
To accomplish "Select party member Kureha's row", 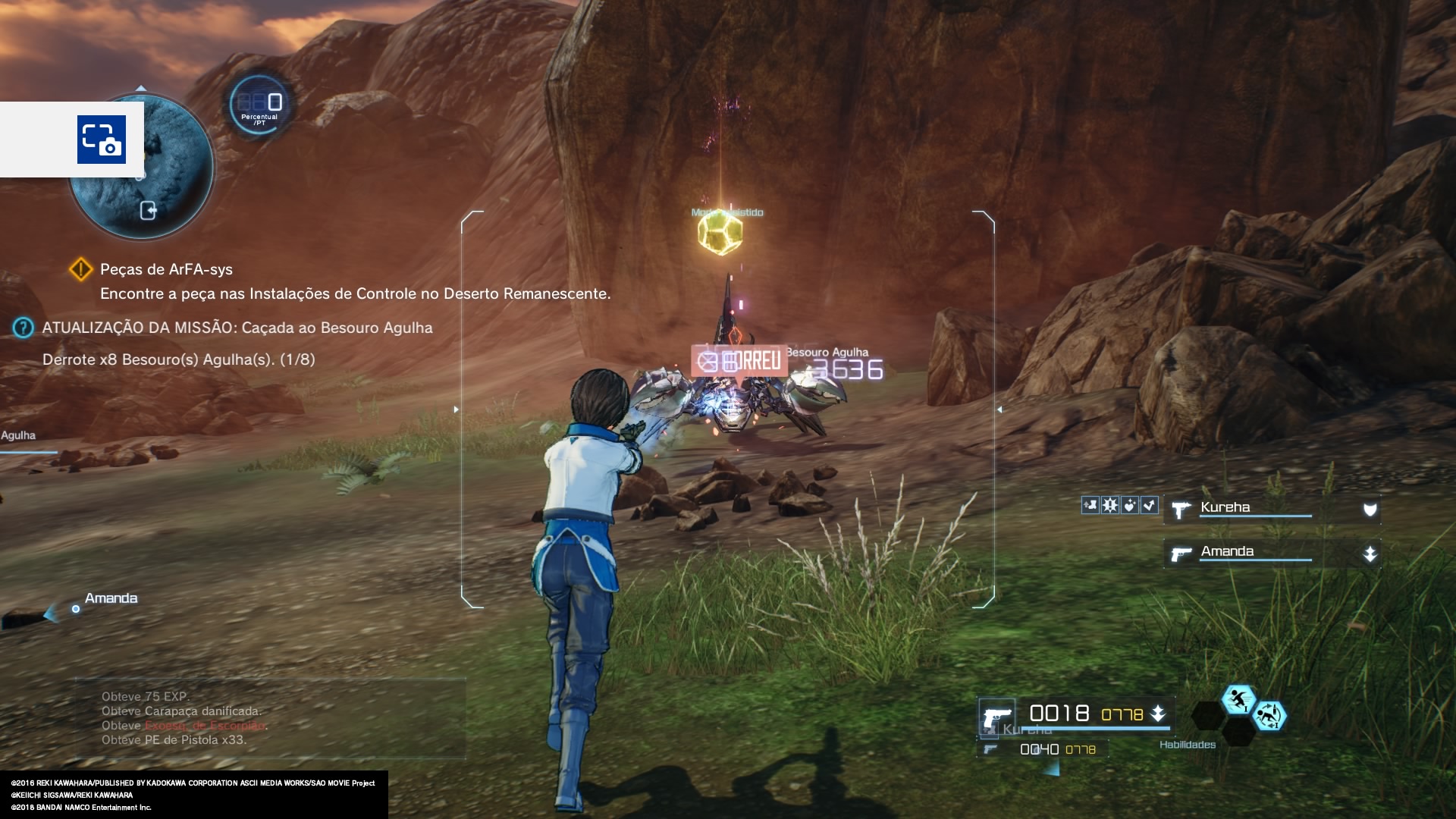I will tap(1272, 509).
